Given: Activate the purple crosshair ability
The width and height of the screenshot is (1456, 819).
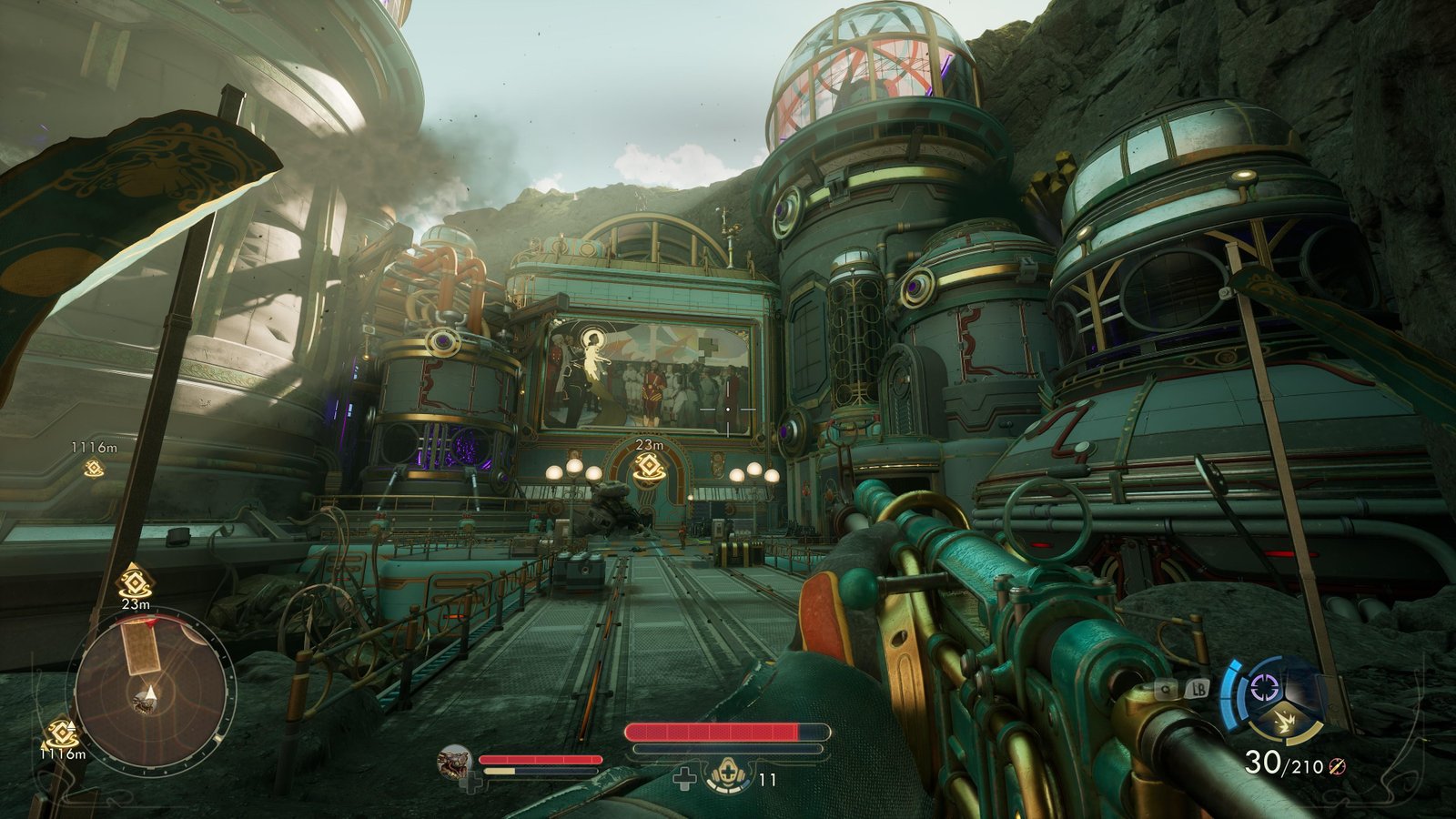Looking at the screenshot, I should click(1265, 687).
